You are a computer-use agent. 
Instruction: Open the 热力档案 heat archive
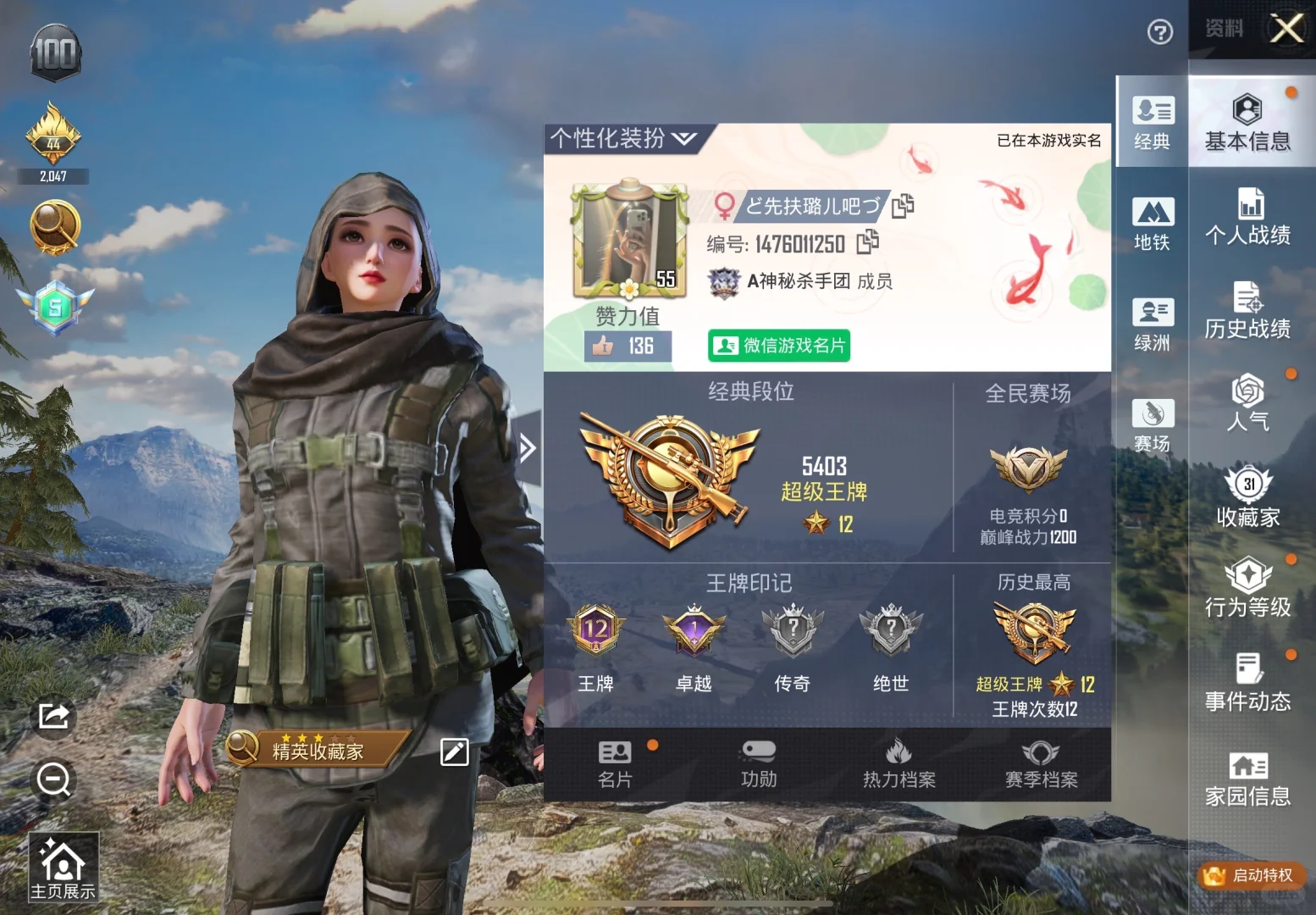pos(899,763)
